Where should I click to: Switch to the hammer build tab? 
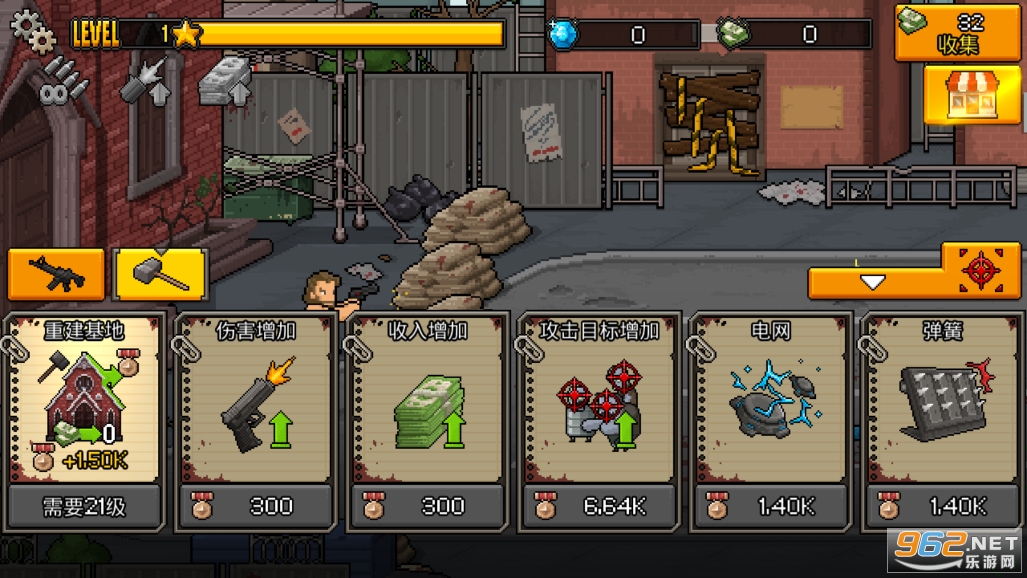pyautogui.click(x=160, y=274)
